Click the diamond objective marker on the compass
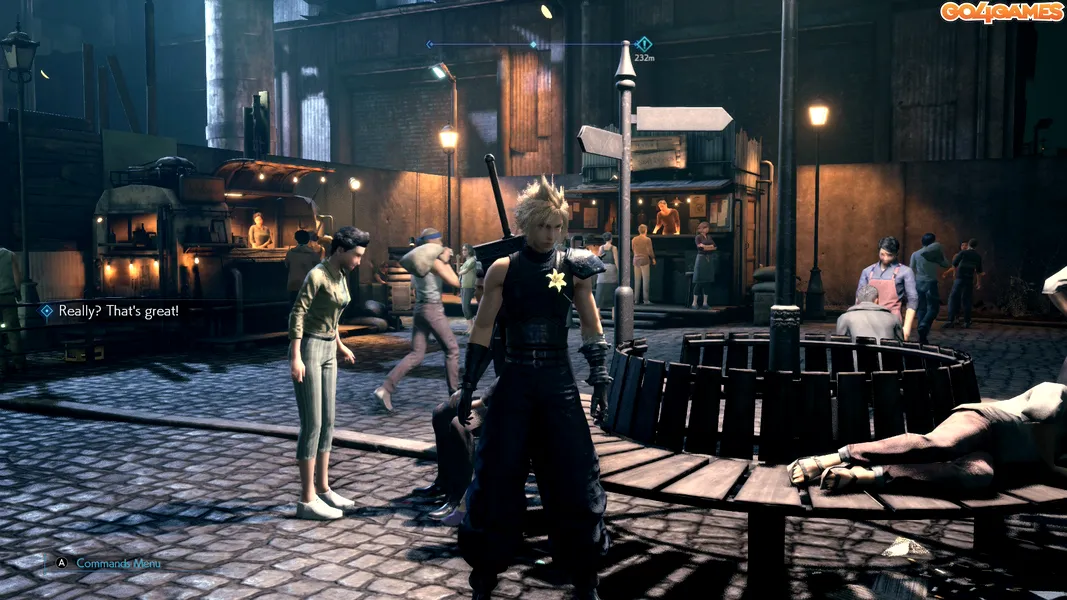 point(644,44)
